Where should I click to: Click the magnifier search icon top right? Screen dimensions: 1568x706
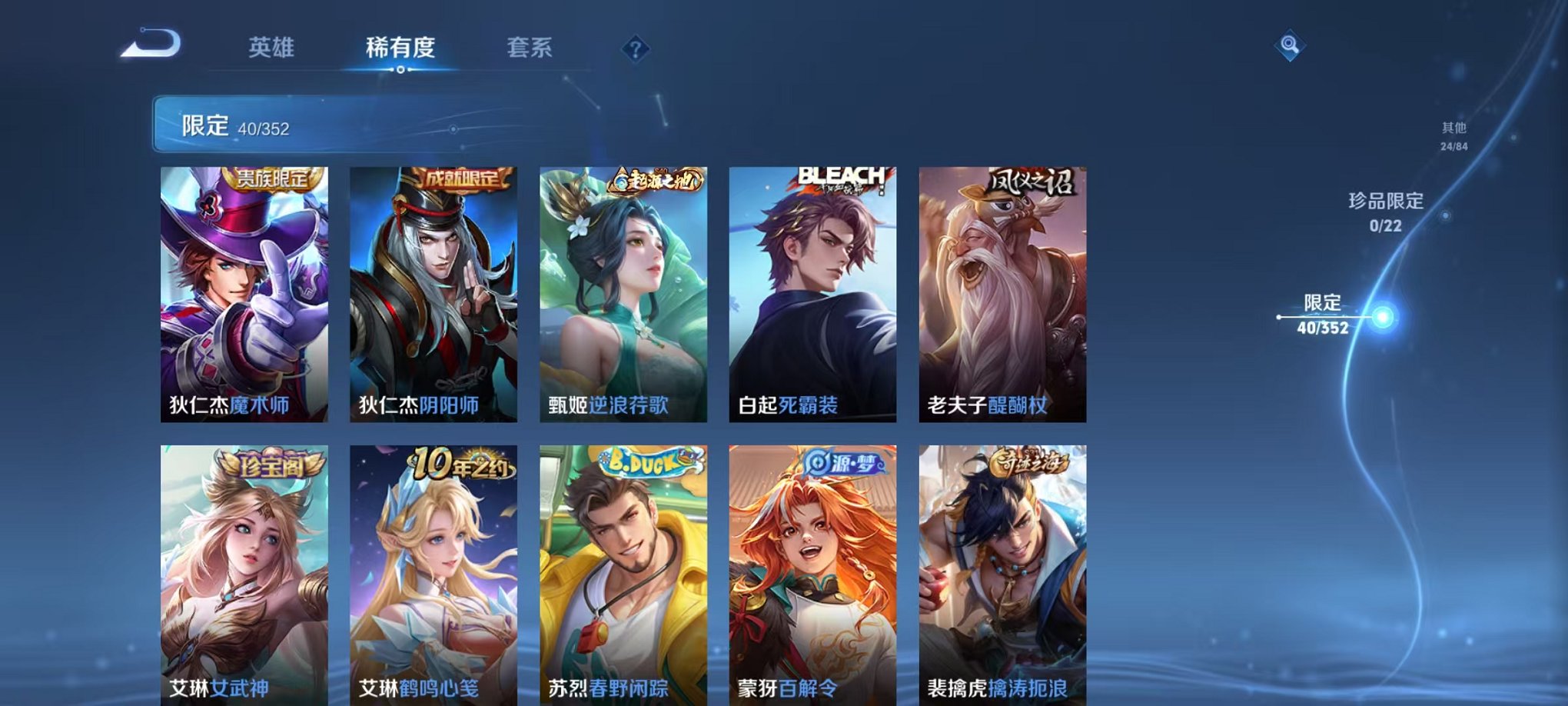[1291, 46]
